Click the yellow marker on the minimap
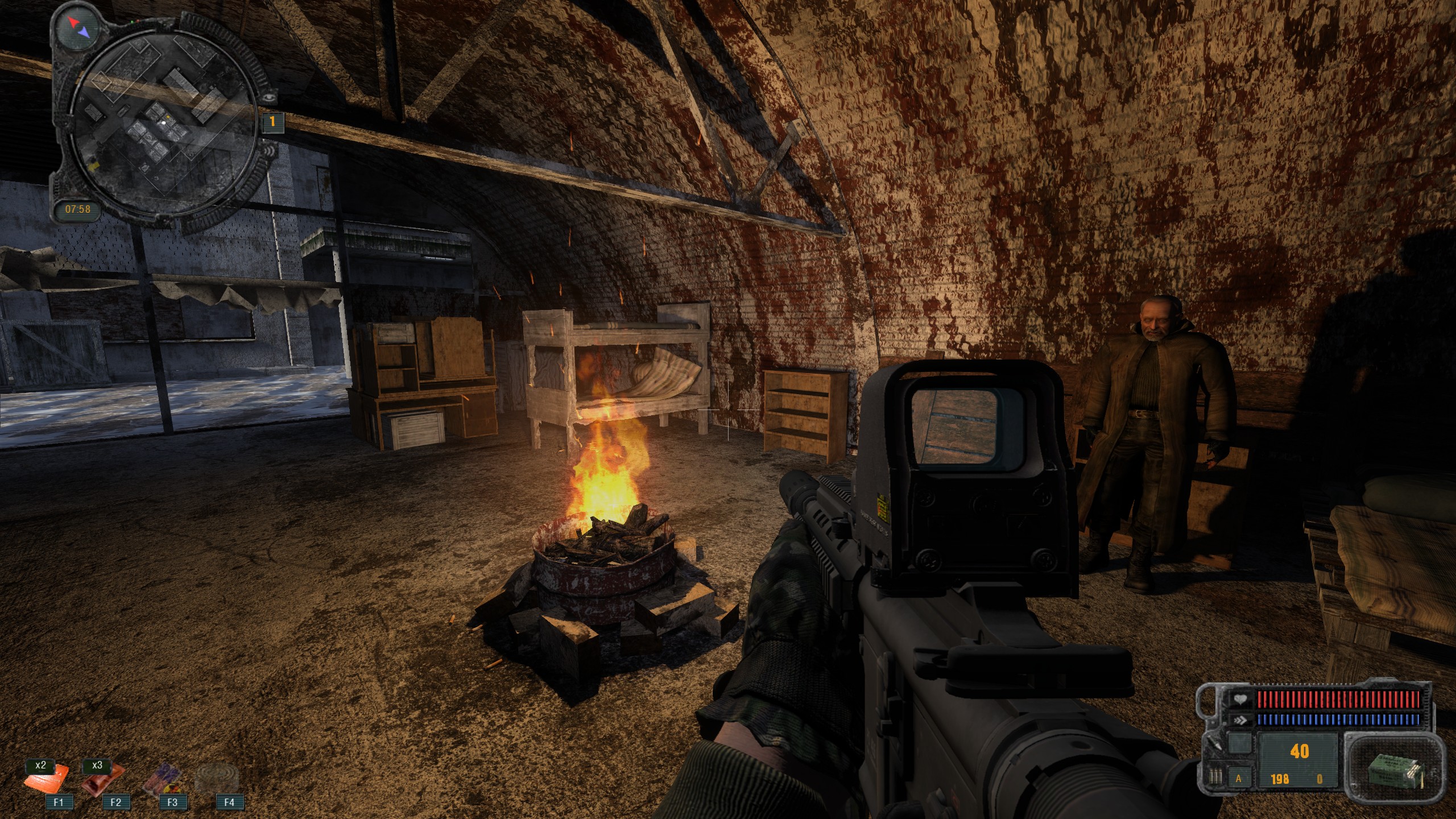 point(95,164)
